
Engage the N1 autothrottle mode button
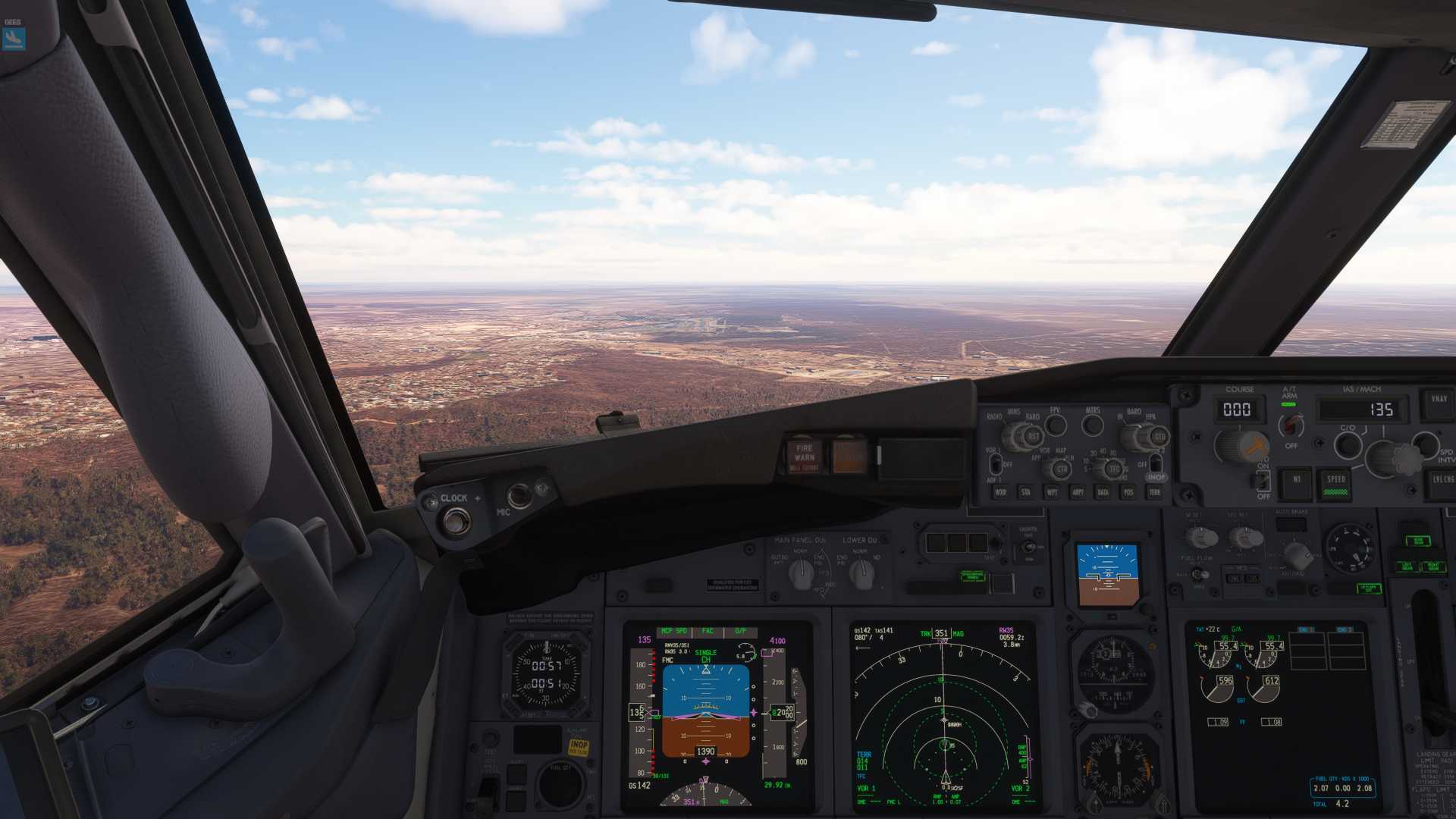coord(1297,482)
